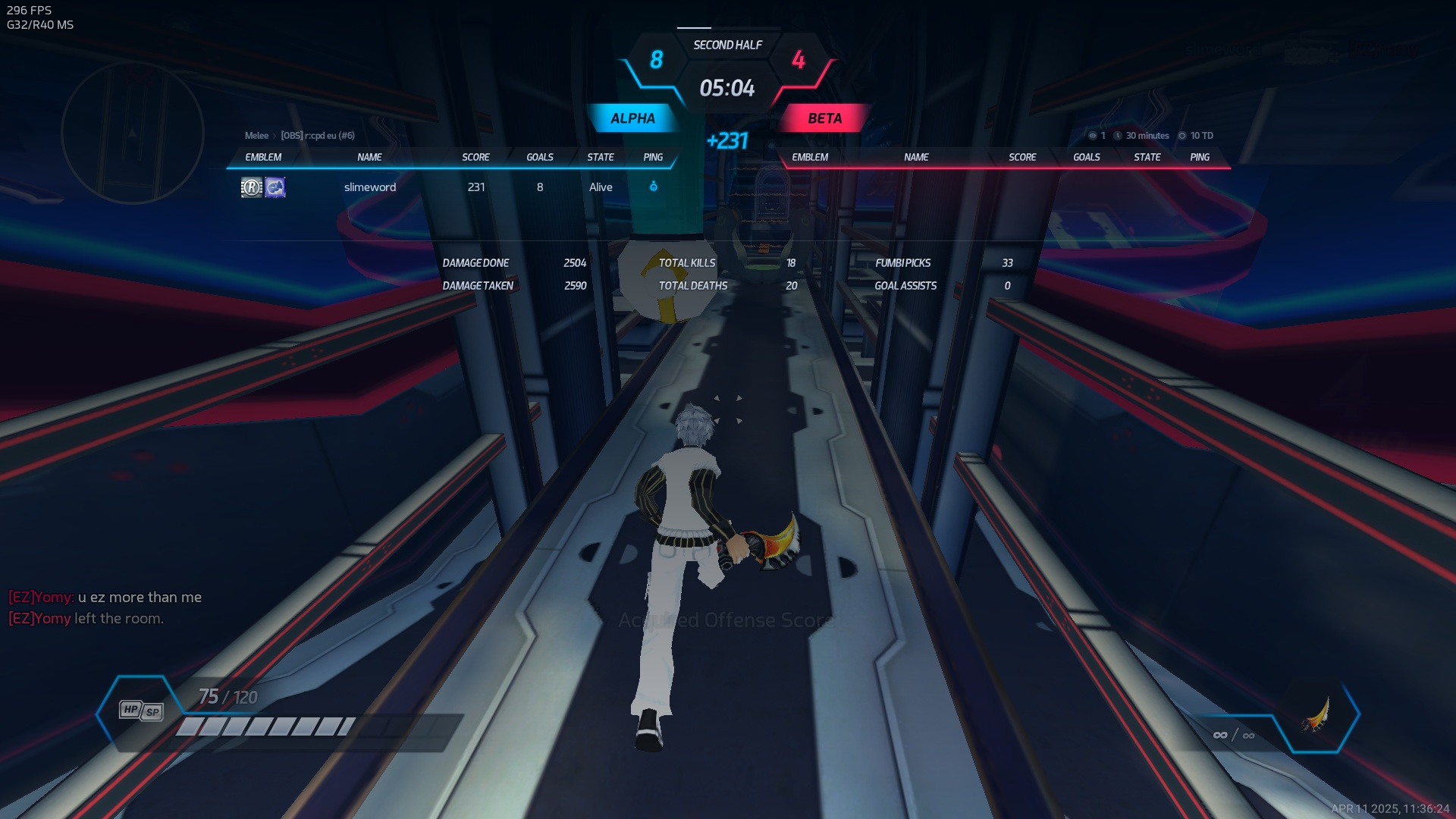Sort Alpha scoreboard by the SCORE header
The image size is (1456, 819).
pos(475,157)
